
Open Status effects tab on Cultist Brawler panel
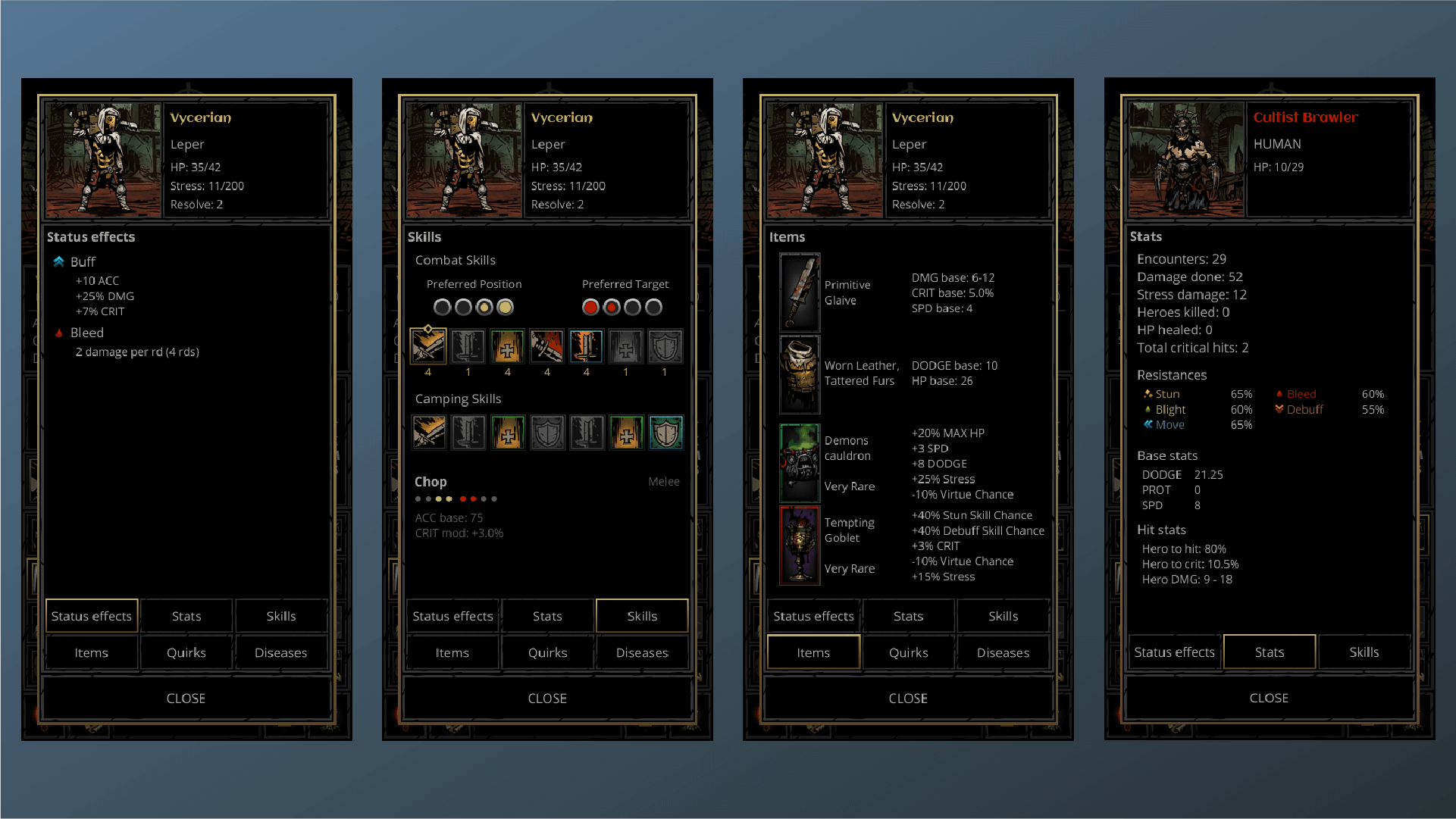coord(1174,652)
